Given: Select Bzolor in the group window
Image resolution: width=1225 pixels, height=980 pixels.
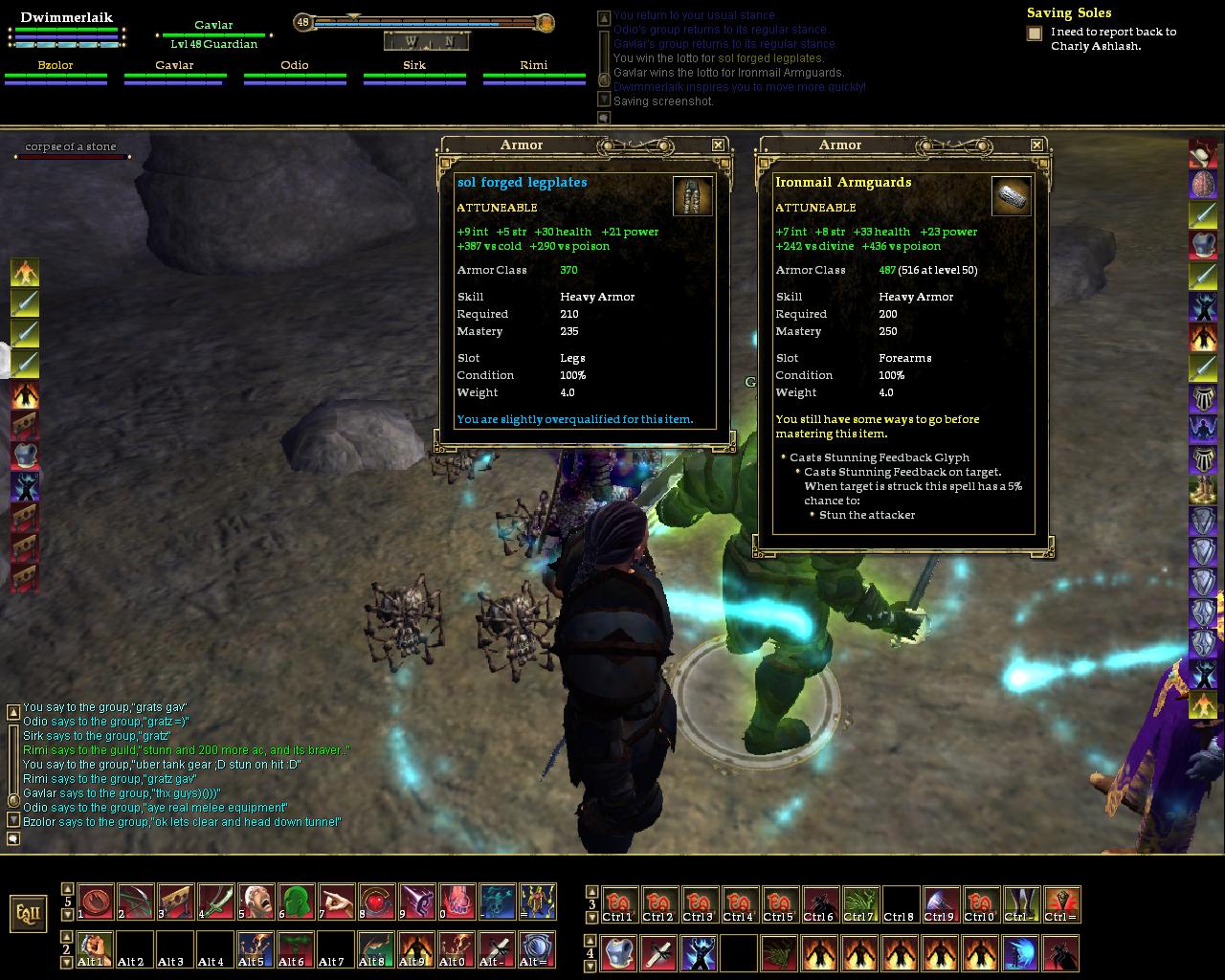Looking at the screenshot, I should (x=56, y=66).
